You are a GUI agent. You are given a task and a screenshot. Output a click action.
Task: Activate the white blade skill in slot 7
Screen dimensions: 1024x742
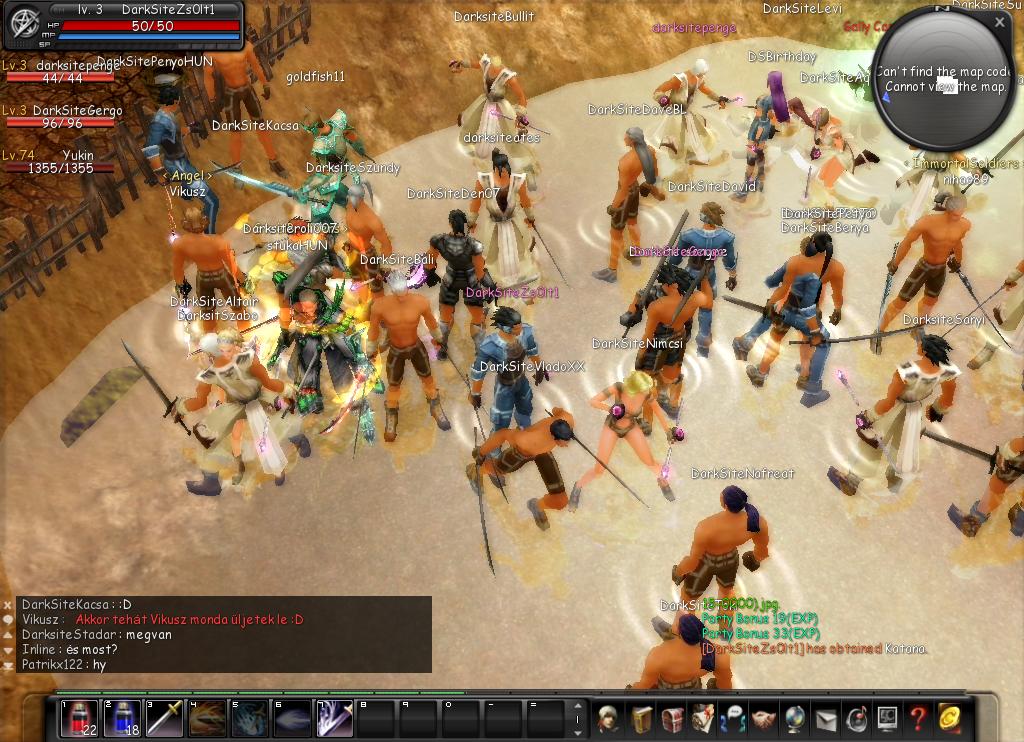[x=335, y=719]
